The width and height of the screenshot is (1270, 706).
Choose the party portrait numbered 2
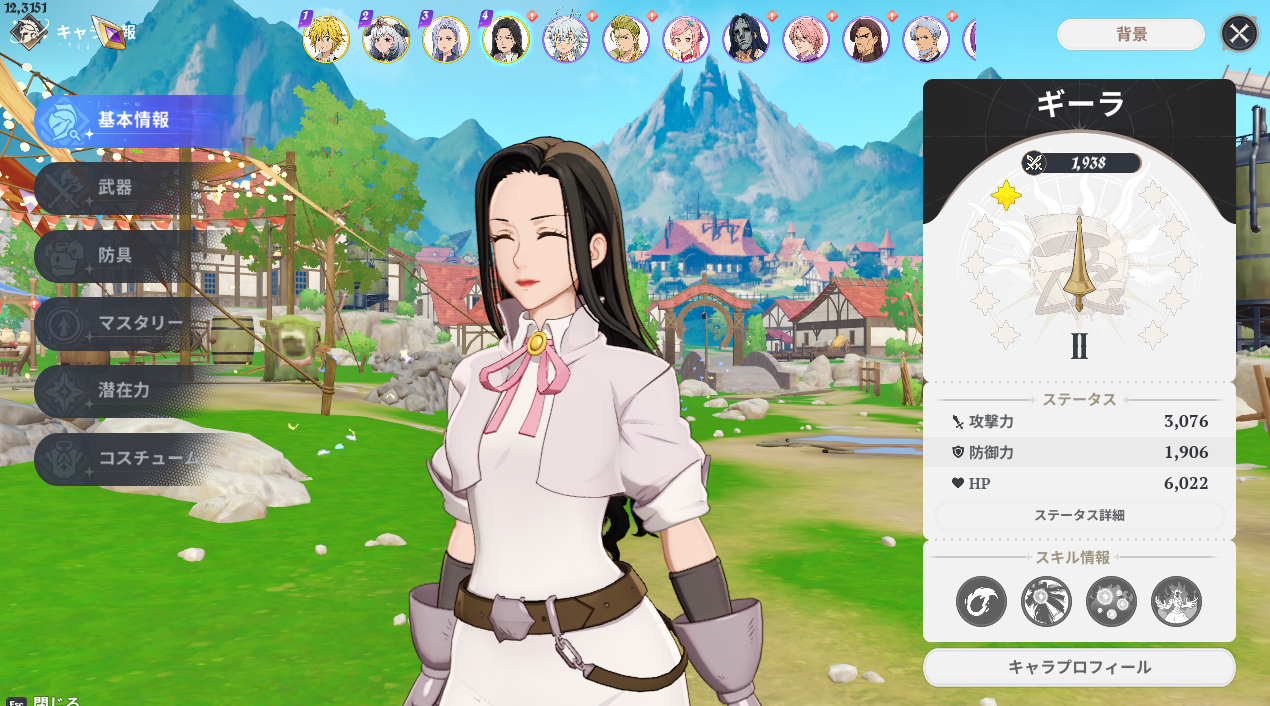(386, 40)
